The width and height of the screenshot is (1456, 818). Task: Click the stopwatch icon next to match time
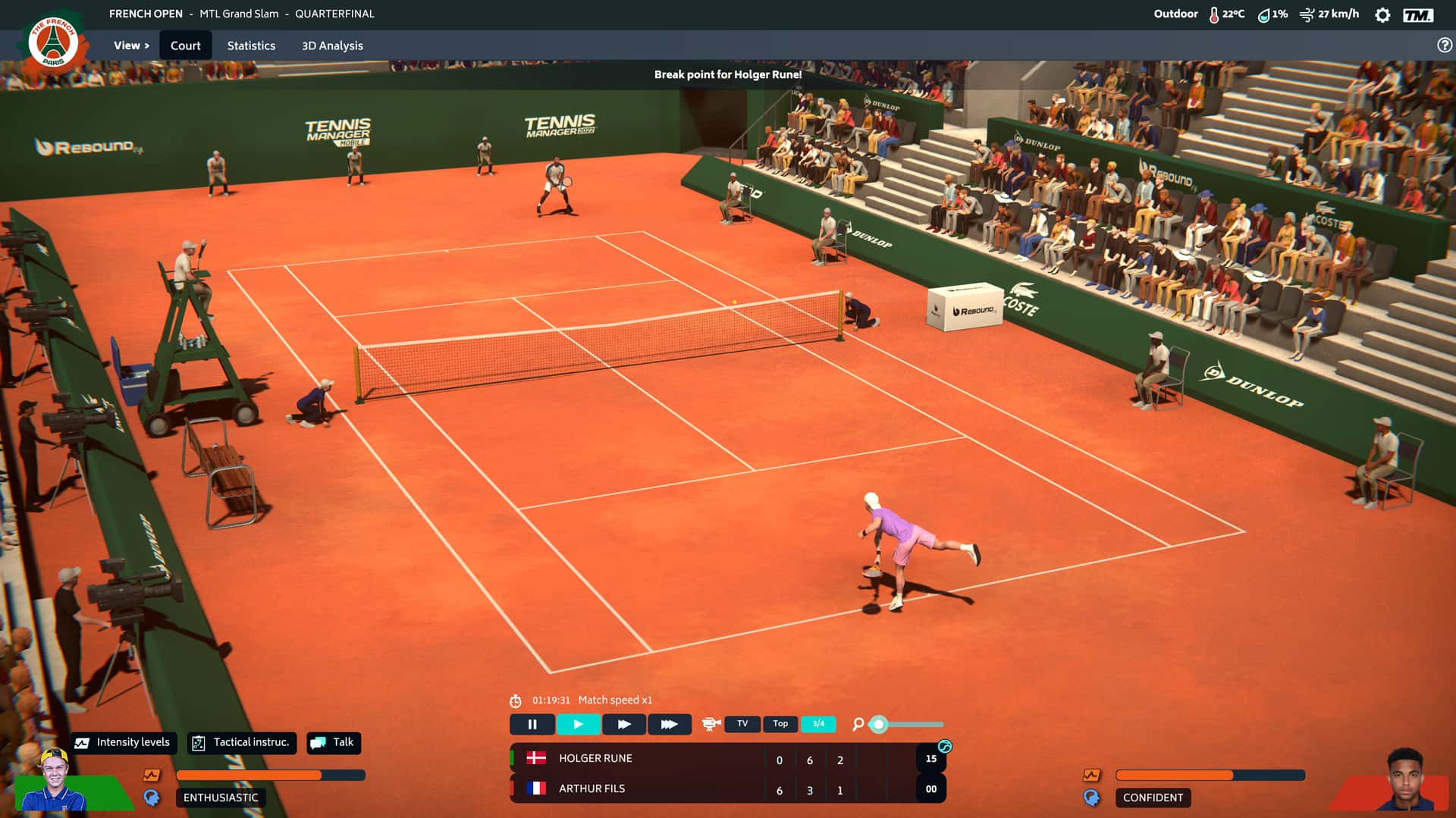tap(517, 700)
